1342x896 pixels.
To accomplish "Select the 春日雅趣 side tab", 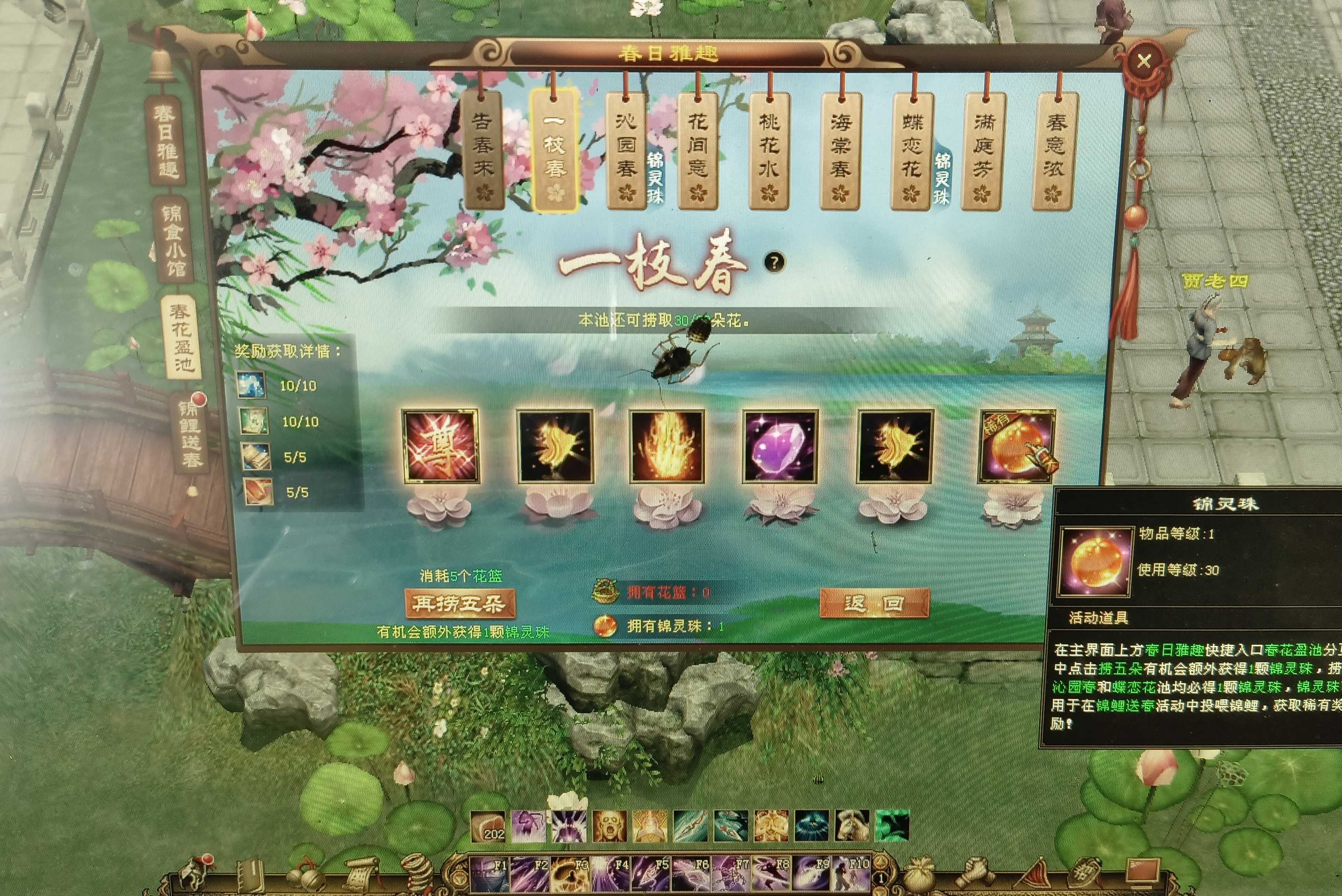I will (167, 141).
